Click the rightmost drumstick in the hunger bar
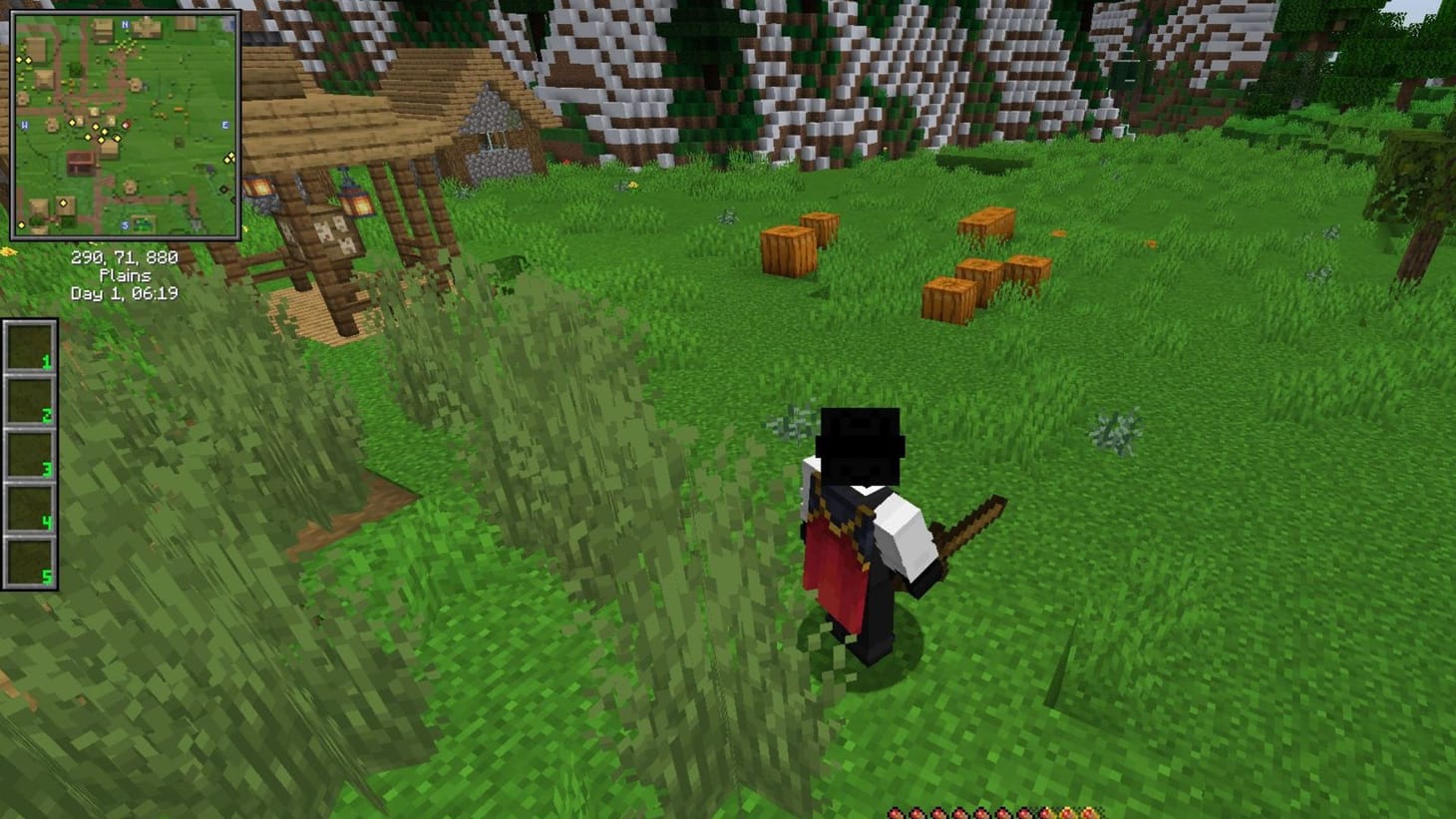 click(1089, 811)
